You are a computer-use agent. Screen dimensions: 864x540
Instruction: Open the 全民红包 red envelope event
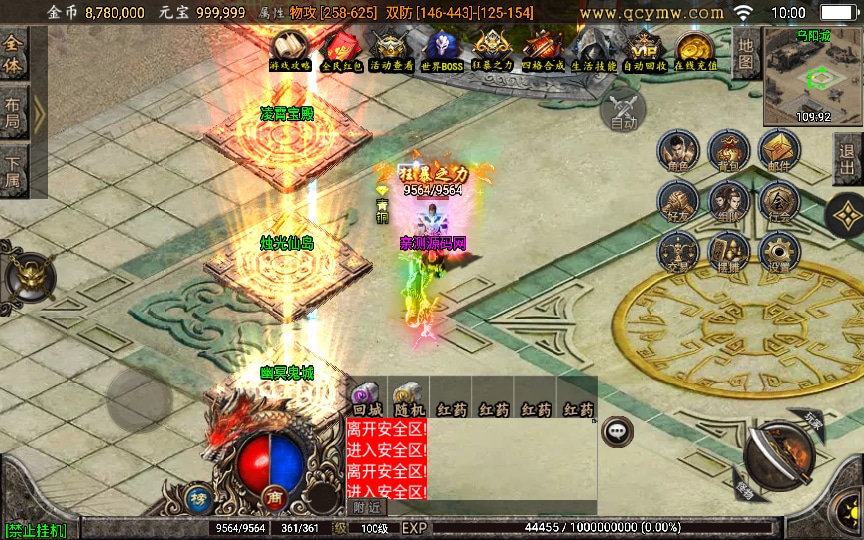click(341, 50)
